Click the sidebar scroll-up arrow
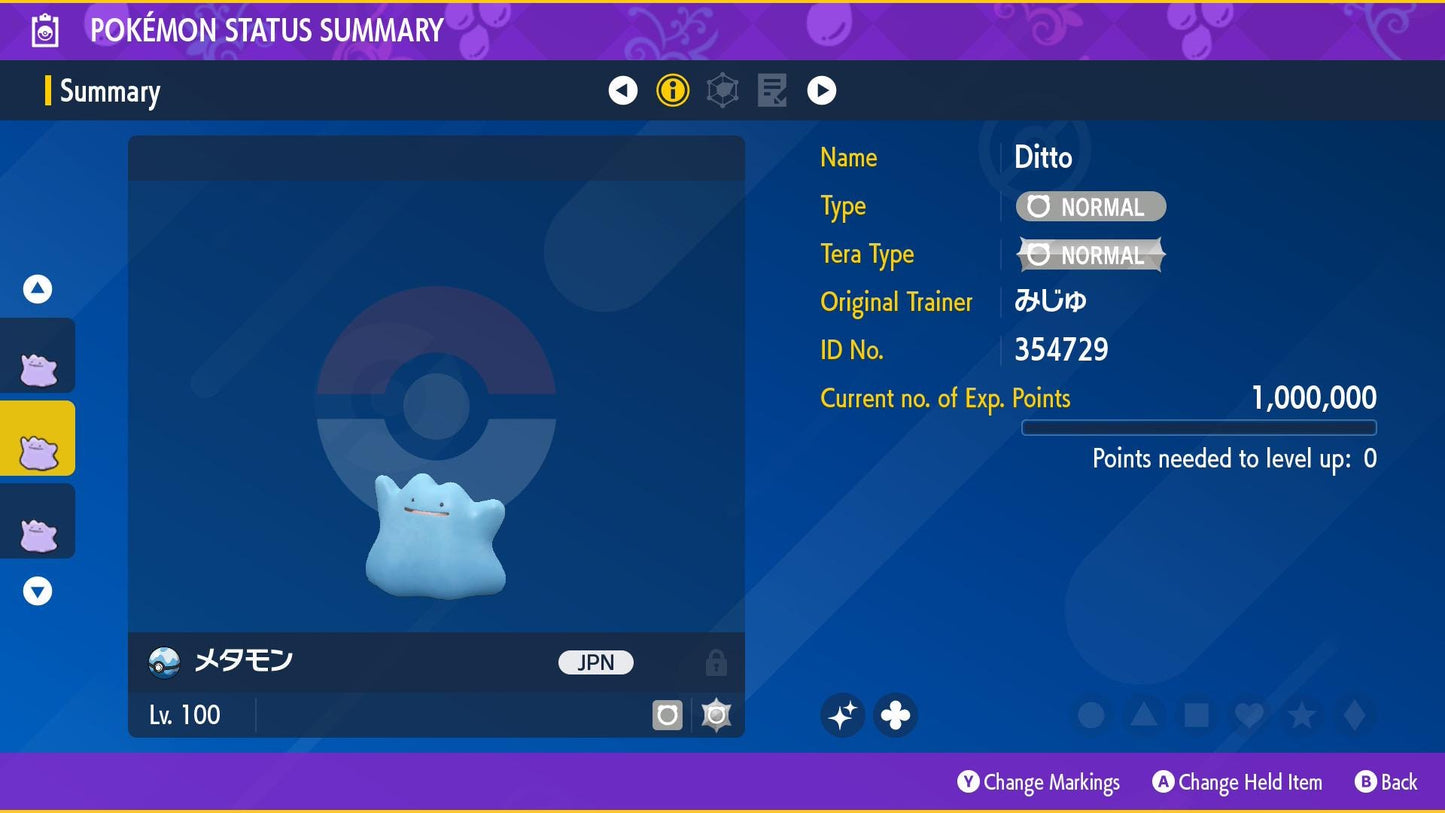 pyautogui.click(x=36, y=288)
